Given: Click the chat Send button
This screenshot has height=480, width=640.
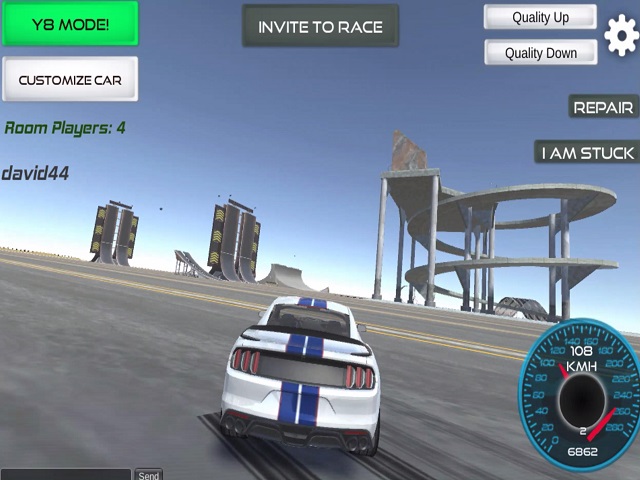Looking at the screenshot, I should 149,475.
